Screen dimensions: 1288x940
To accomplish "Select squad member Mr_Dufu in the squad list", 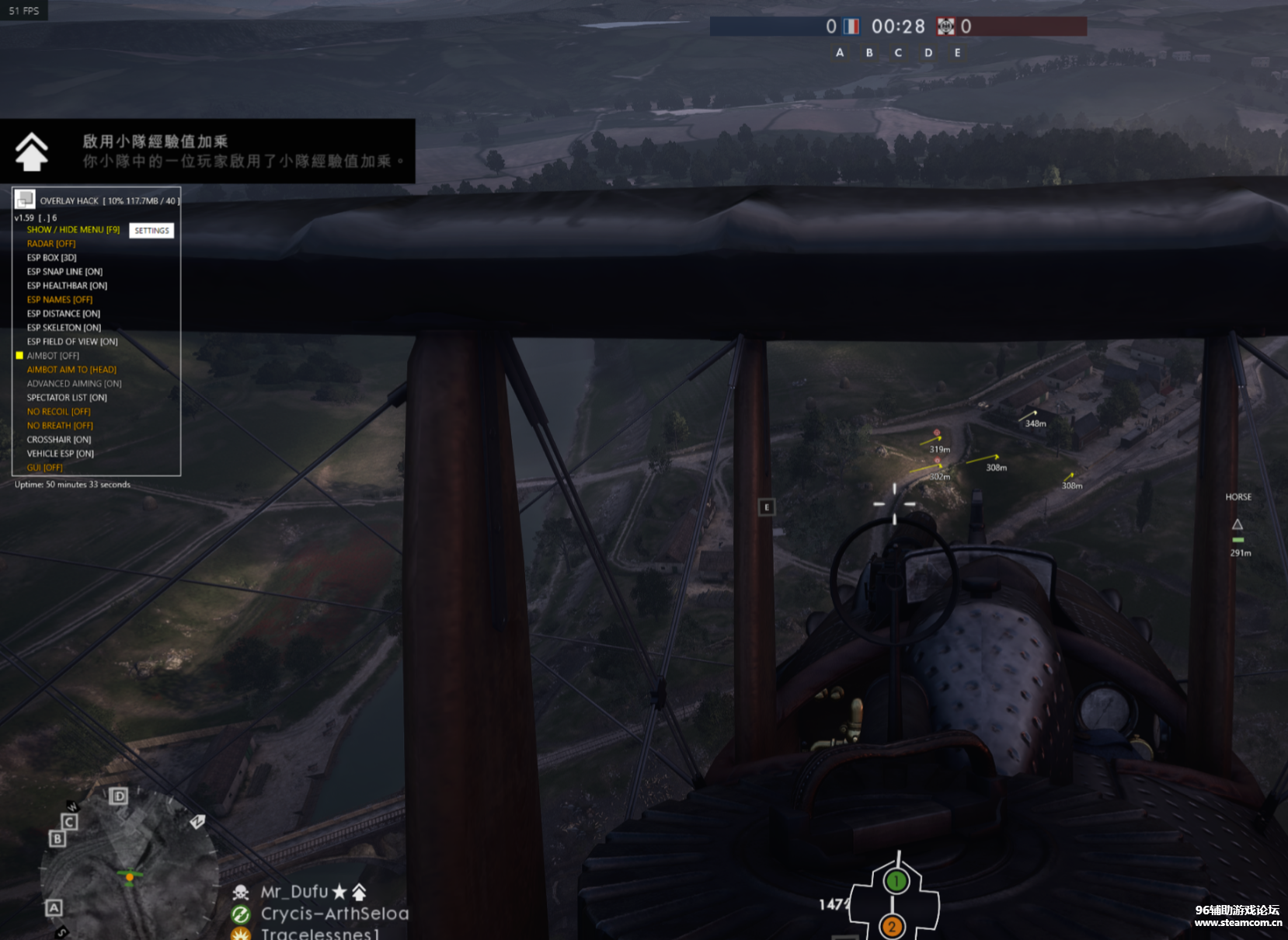I will point(294,892).
